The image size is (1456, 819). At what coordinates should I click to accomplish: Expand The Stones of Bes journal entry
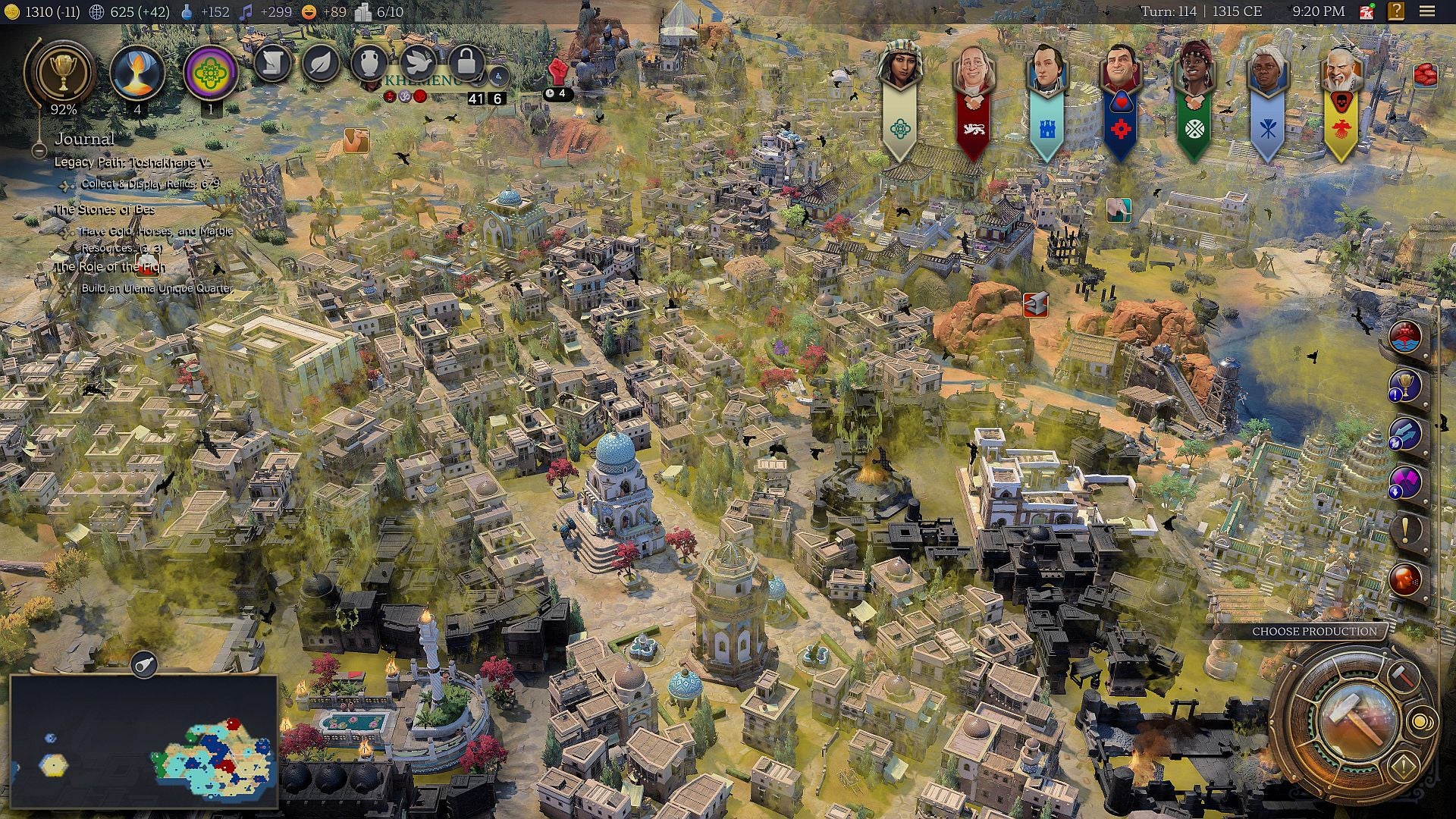click(x=105, y=210)
